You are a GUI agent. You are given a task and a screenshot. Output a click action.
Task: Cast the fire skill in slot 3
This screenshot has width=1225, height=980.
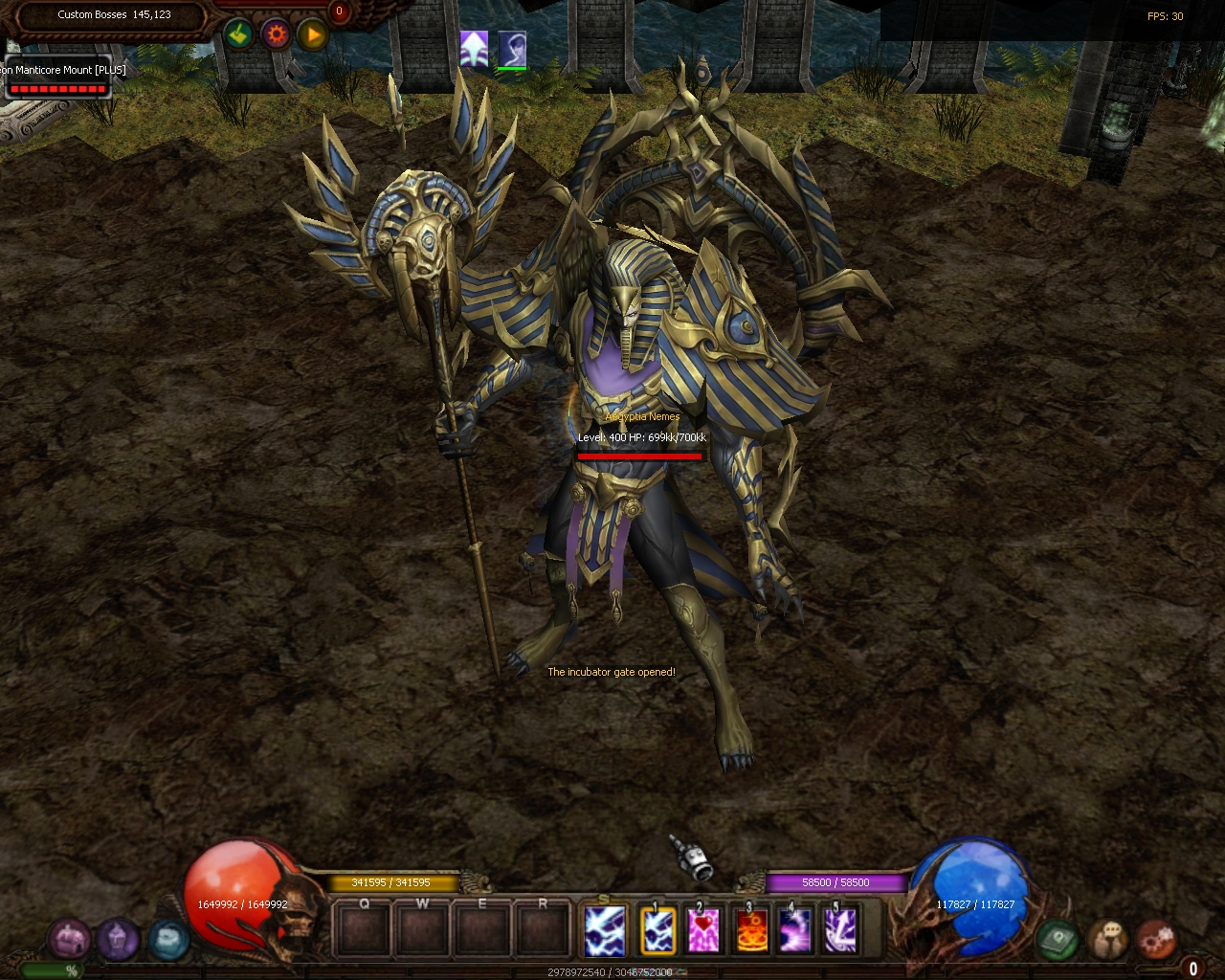click(750, 930)
